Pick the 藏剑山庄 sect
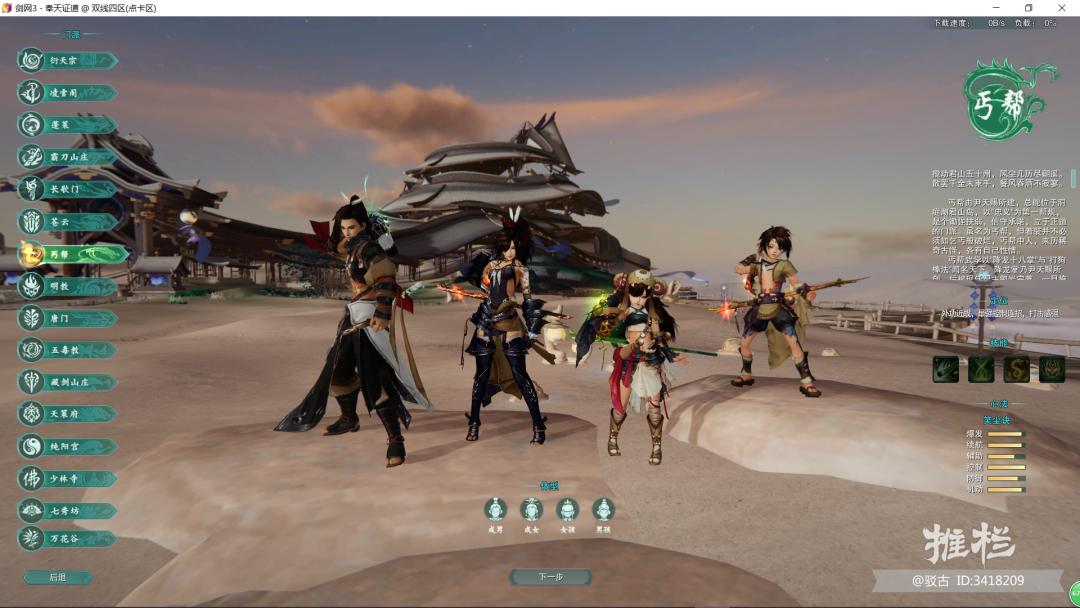Image resolution: width=1080 pixels, height=608 pixels. tap(66, 382)
